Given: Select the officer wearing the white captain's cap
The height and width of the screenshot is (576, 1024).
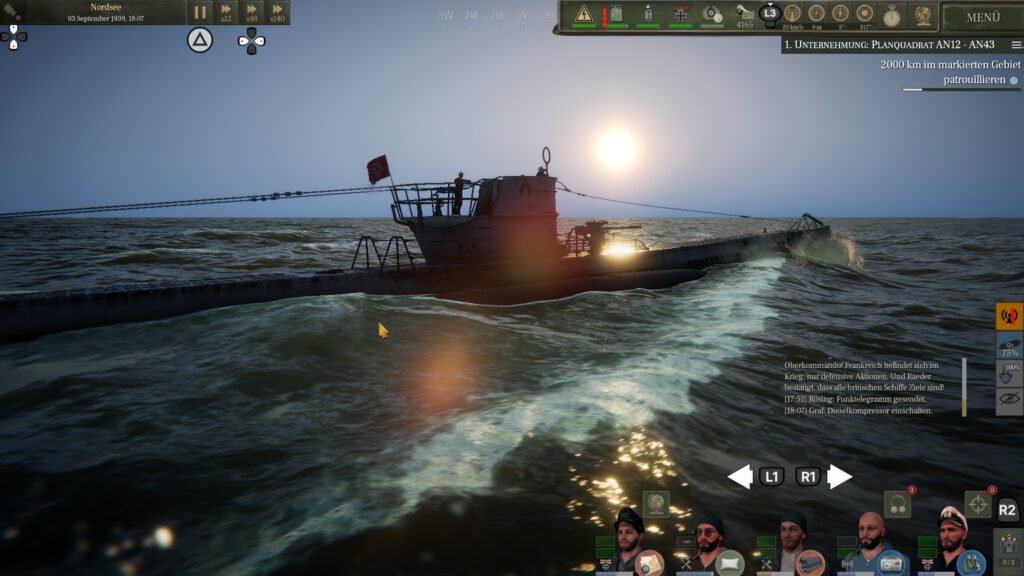Looking at the screenshot, I should tap(950, 536).
